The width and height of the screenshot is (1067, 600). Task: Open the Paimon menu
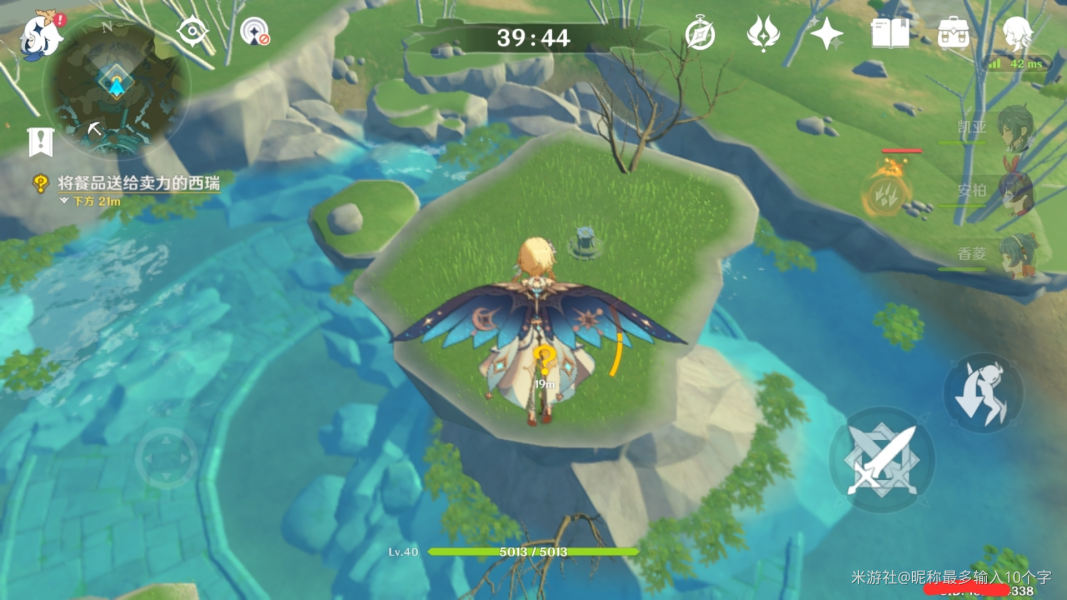(x=40, y=33)
